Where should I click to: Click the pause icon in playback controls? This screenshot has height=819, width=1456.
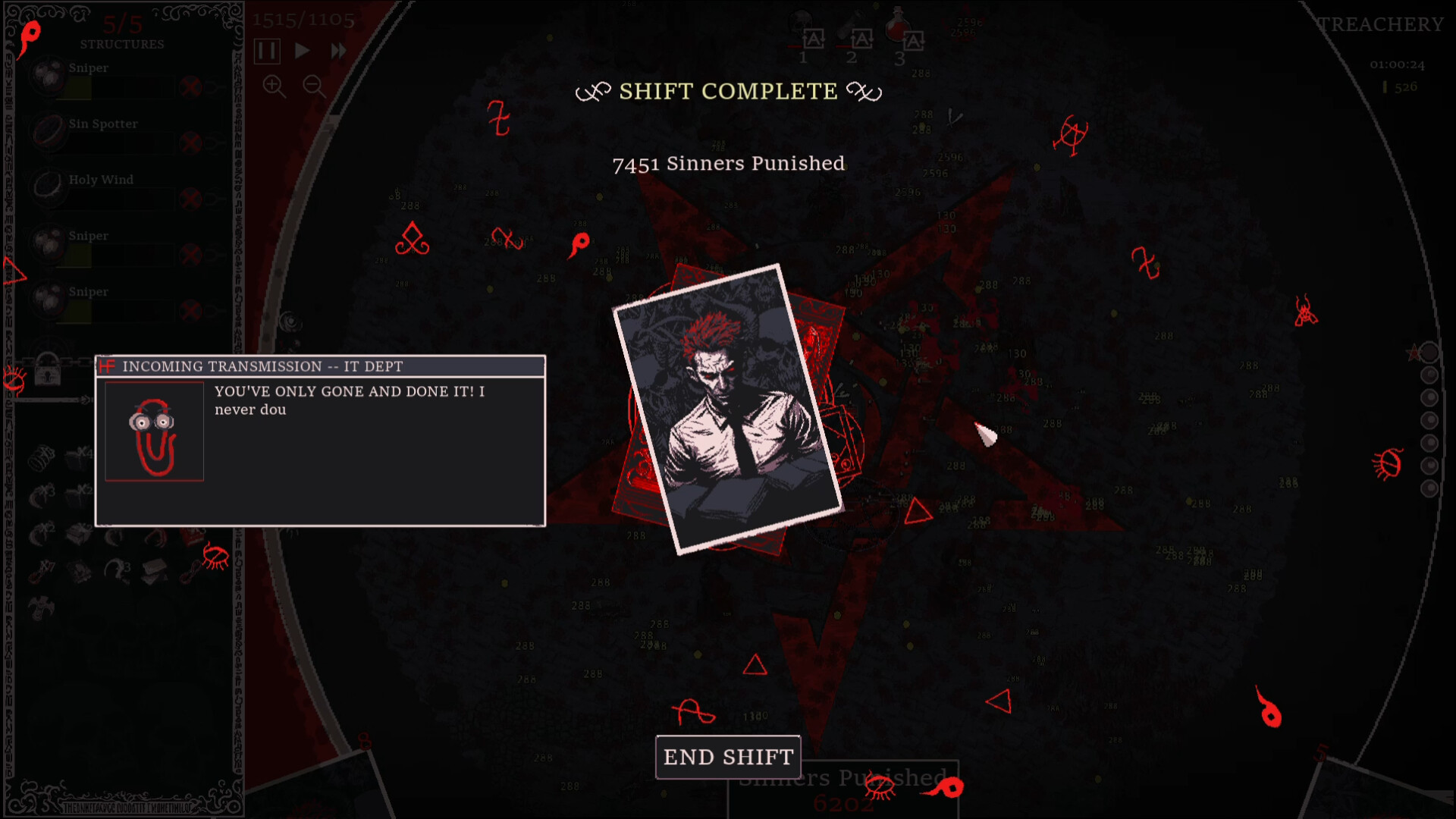pos(268,52)
